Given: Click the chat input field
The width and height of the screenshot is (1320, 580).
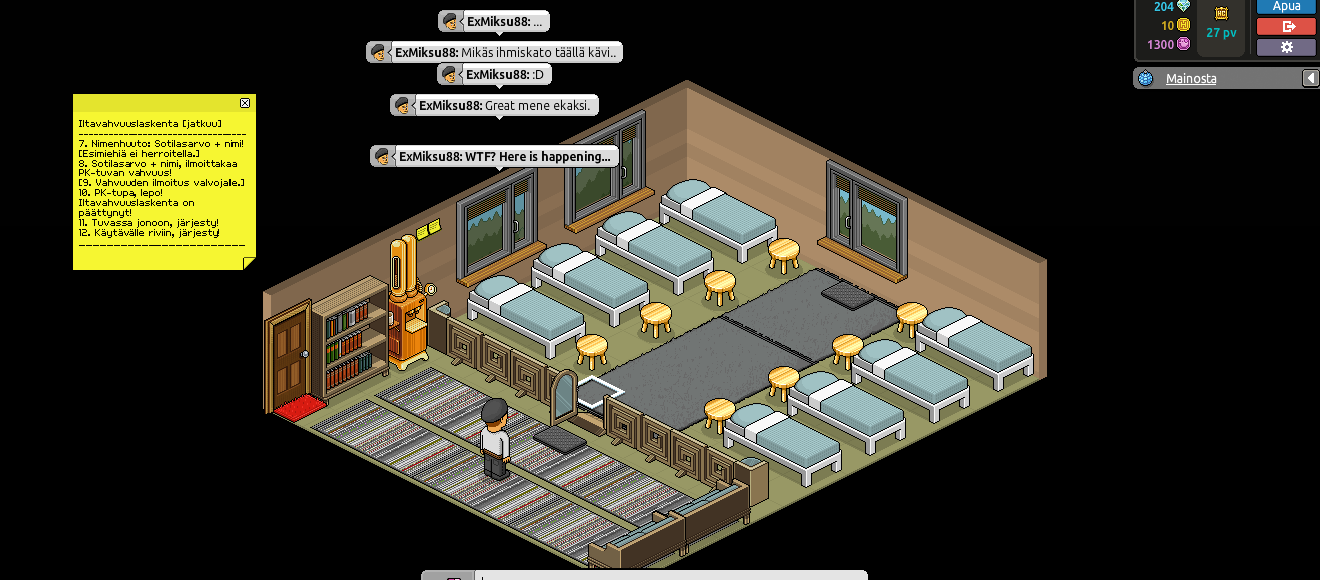Looking at the screenshot, I should click(x=670, y=575).
